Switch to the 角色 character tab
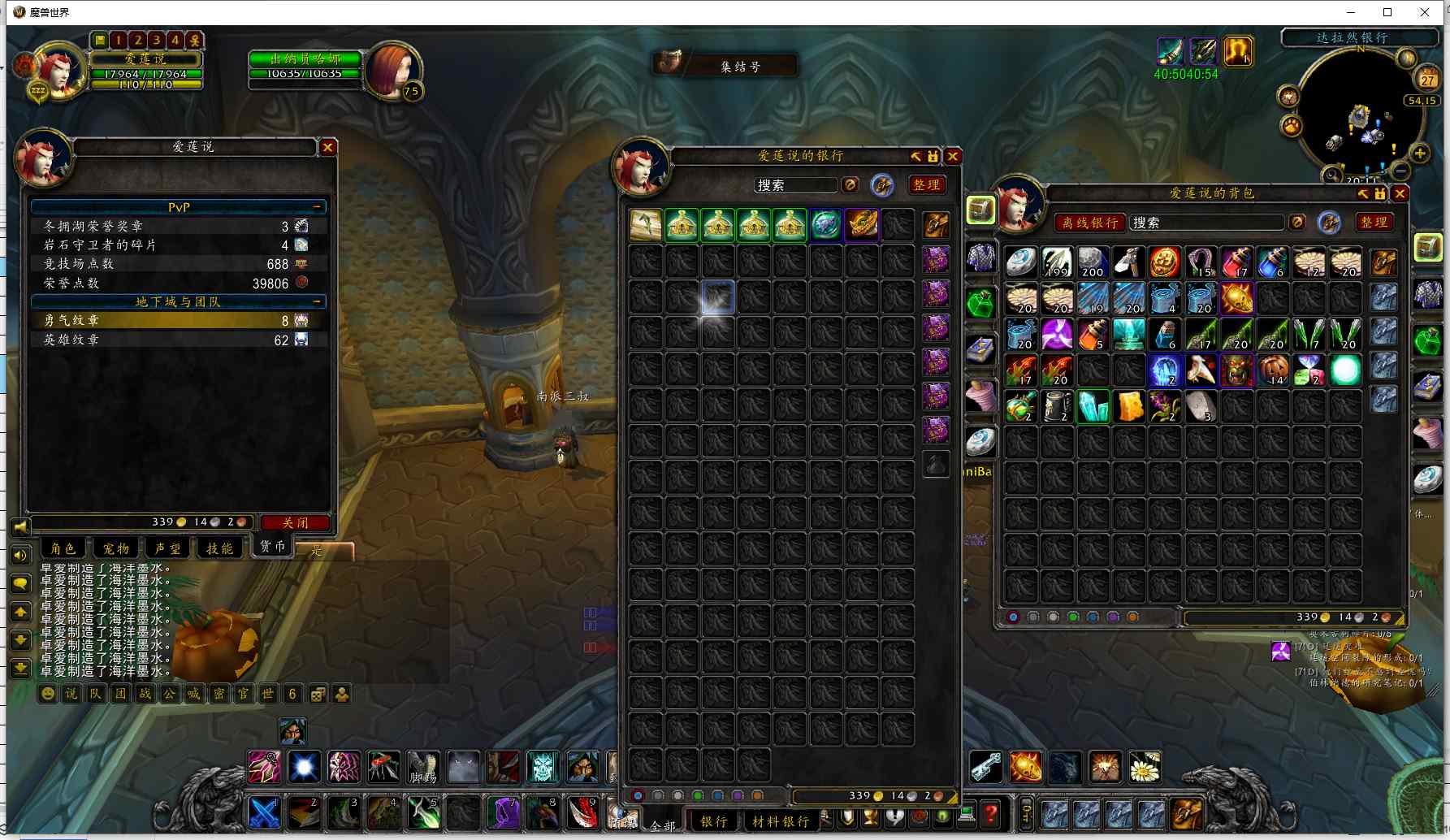 coord(63,548)
